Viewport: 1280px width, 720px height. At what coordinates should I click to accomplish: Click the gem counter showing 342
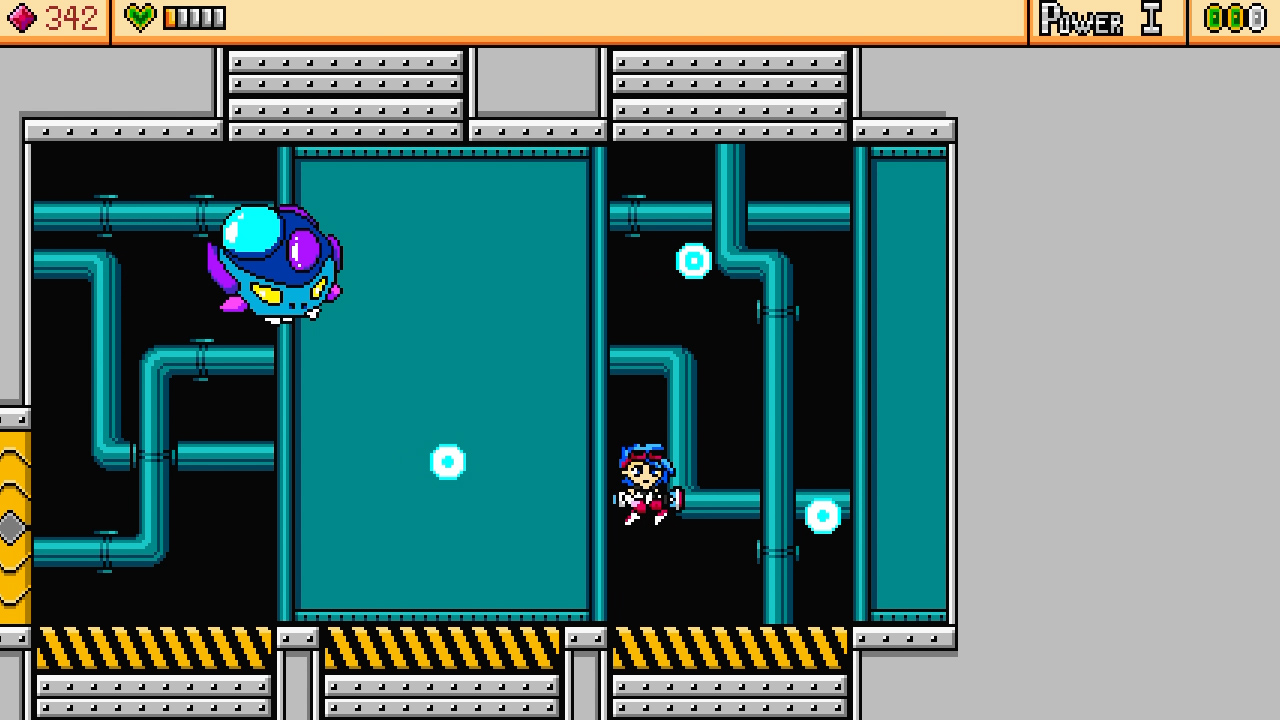pos(70,16)
